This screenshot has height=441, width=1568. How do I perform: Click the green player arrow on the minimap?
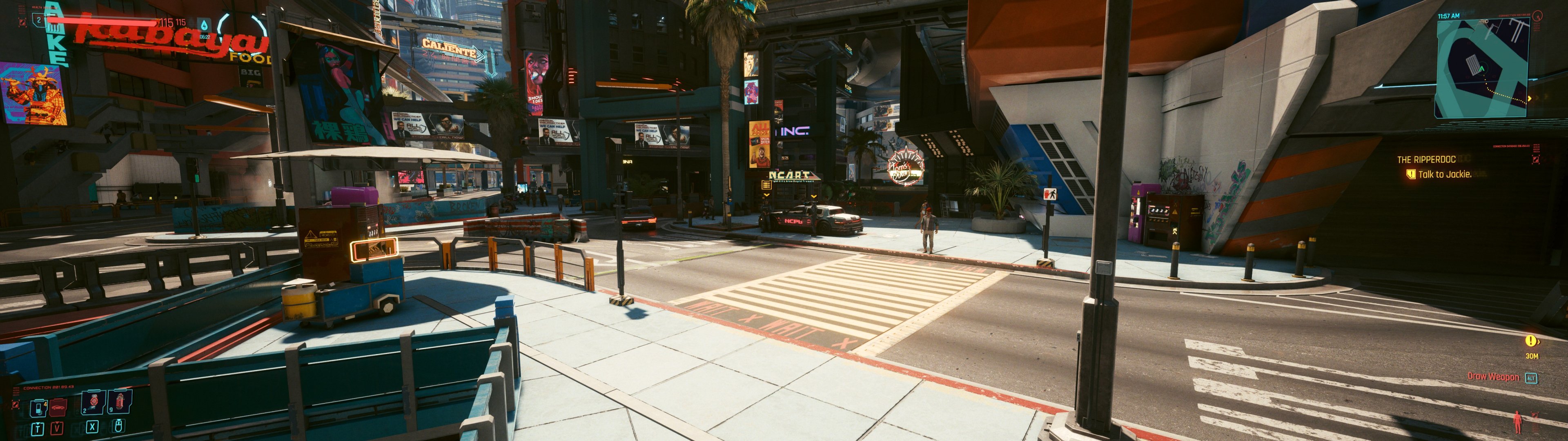pos(1483,68)
